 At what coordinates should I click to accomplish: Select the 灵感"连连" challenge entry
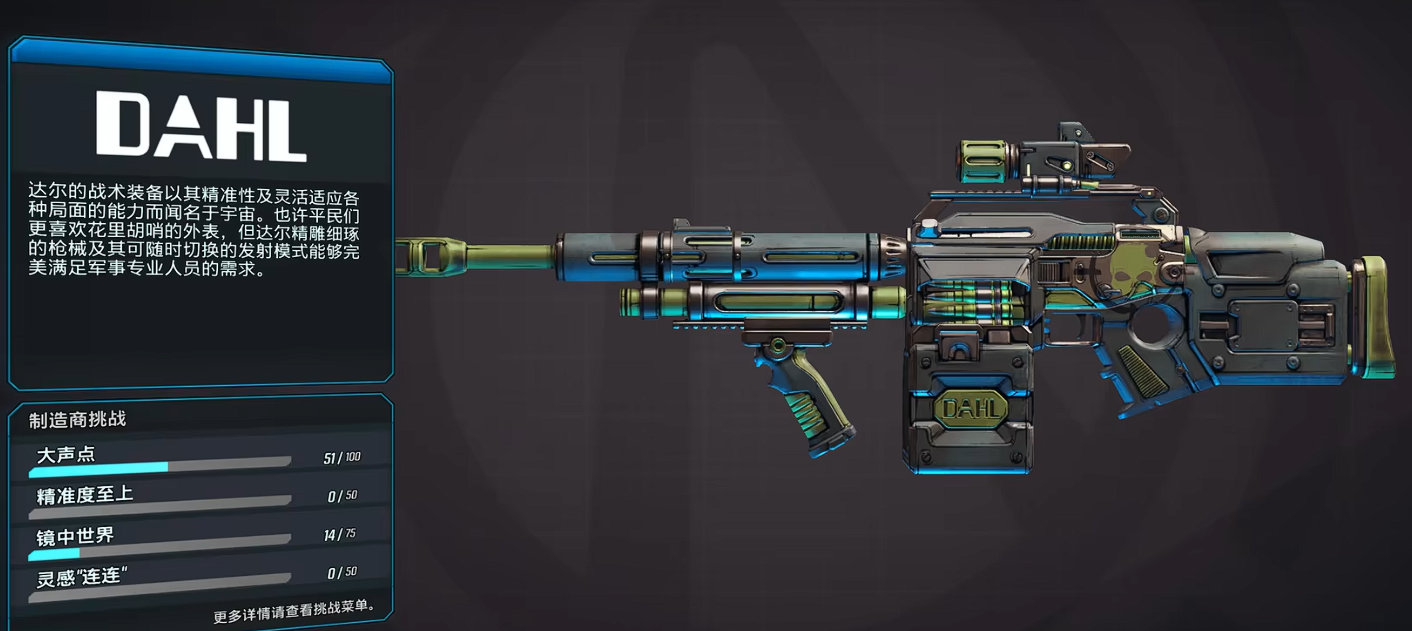coord(195,576)
